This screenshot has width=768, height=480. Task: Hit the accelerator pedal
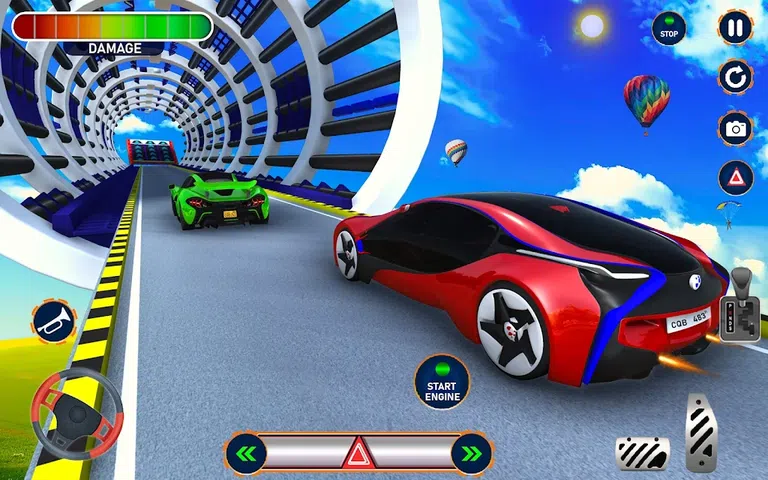click(703, 432)
